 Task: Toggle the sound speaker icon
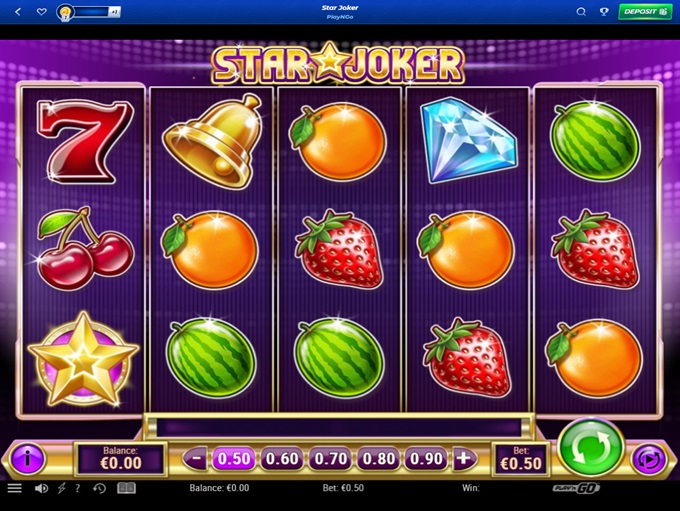[42, 488]
